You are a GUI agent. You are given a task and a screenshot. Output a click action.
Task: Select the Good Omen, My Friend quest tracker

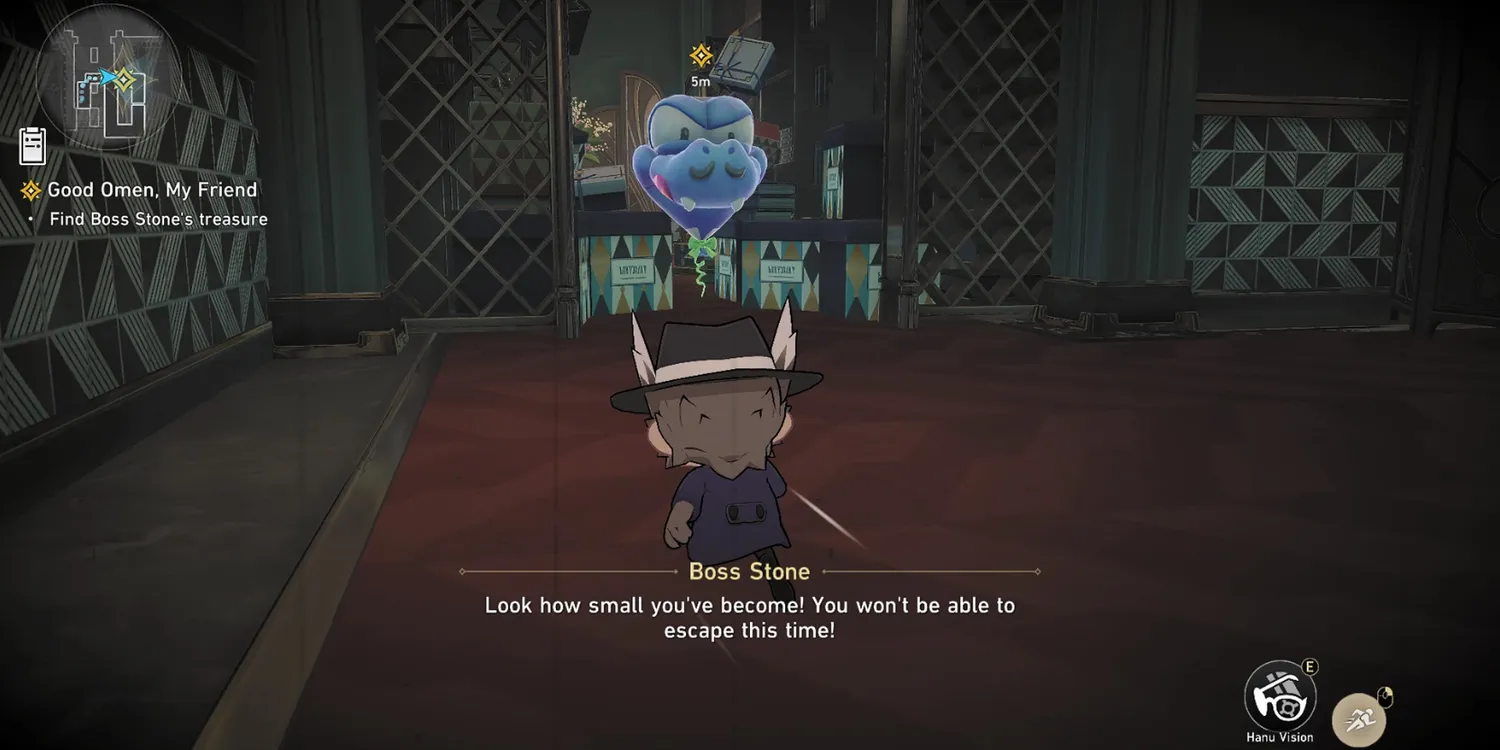152,190
